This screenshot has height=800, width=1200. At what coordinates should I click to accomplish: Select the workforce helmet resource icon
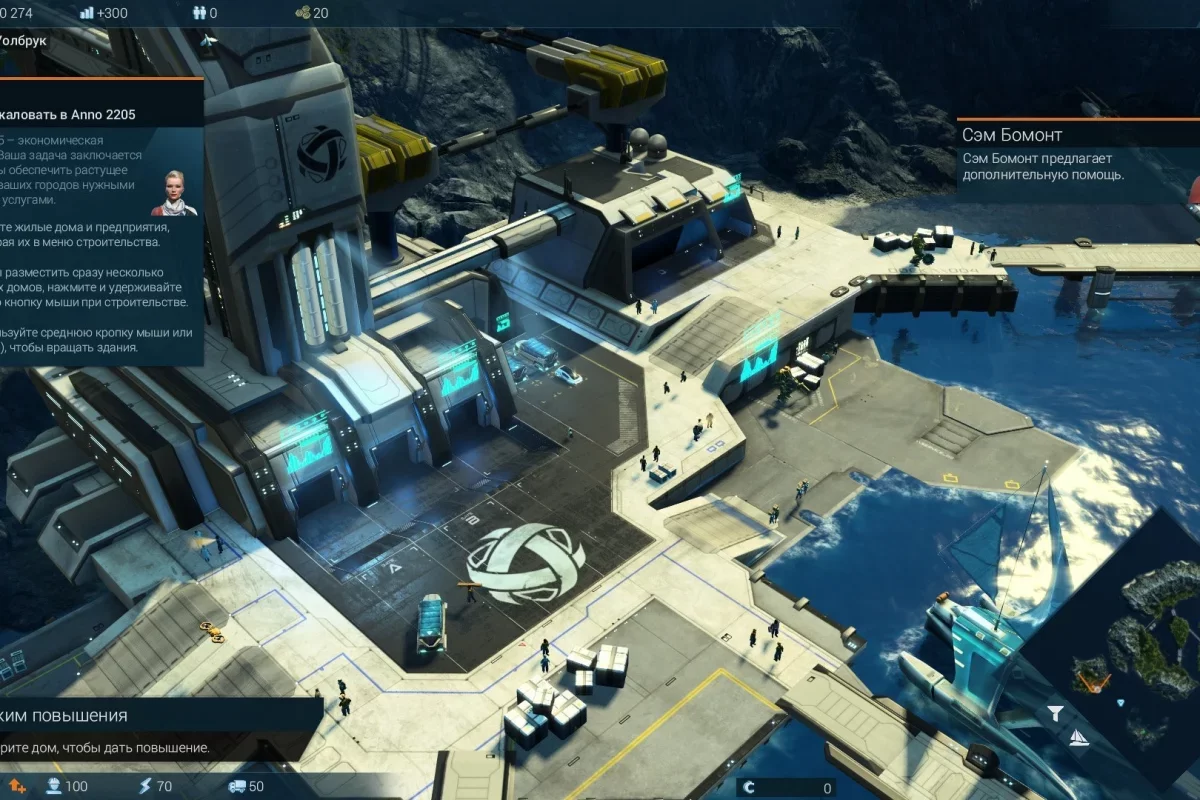pyautogui.click(x=54, y=786)
